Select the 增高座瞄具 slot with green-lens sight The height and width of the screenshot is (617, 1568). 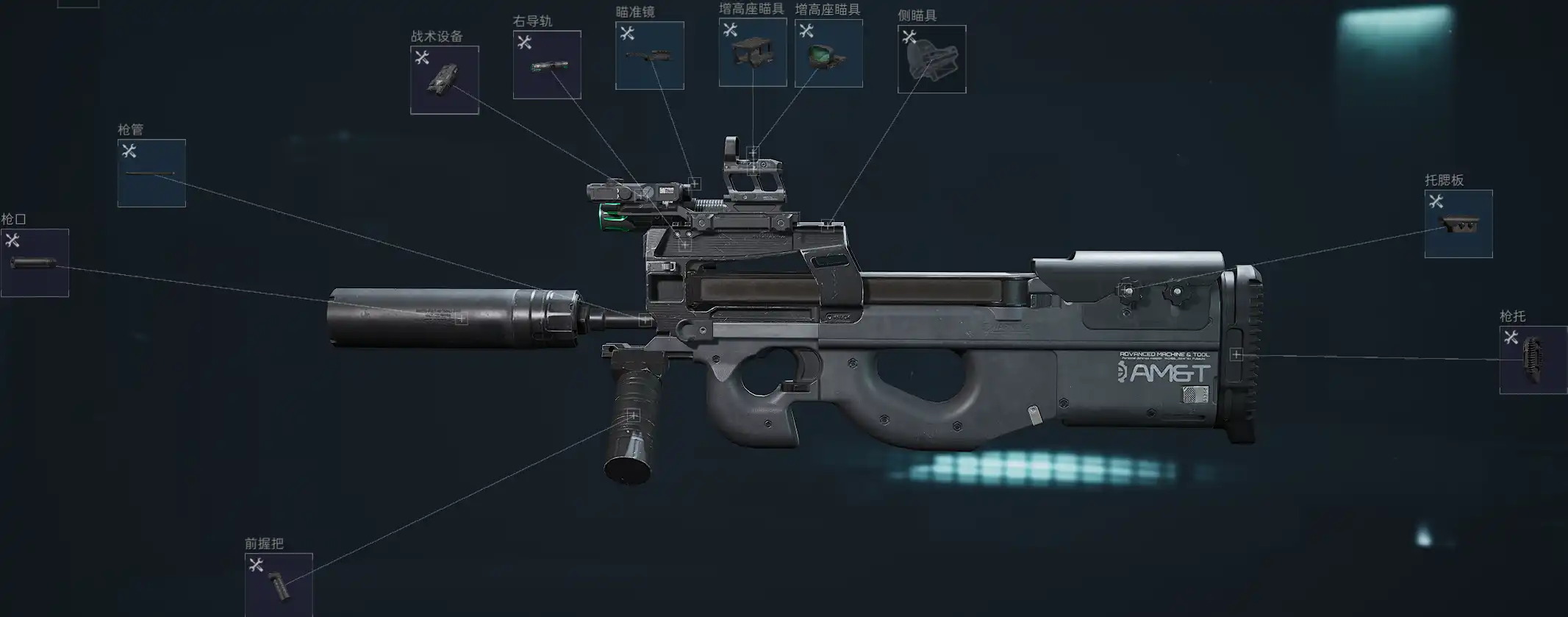click(x=828, y=54)
